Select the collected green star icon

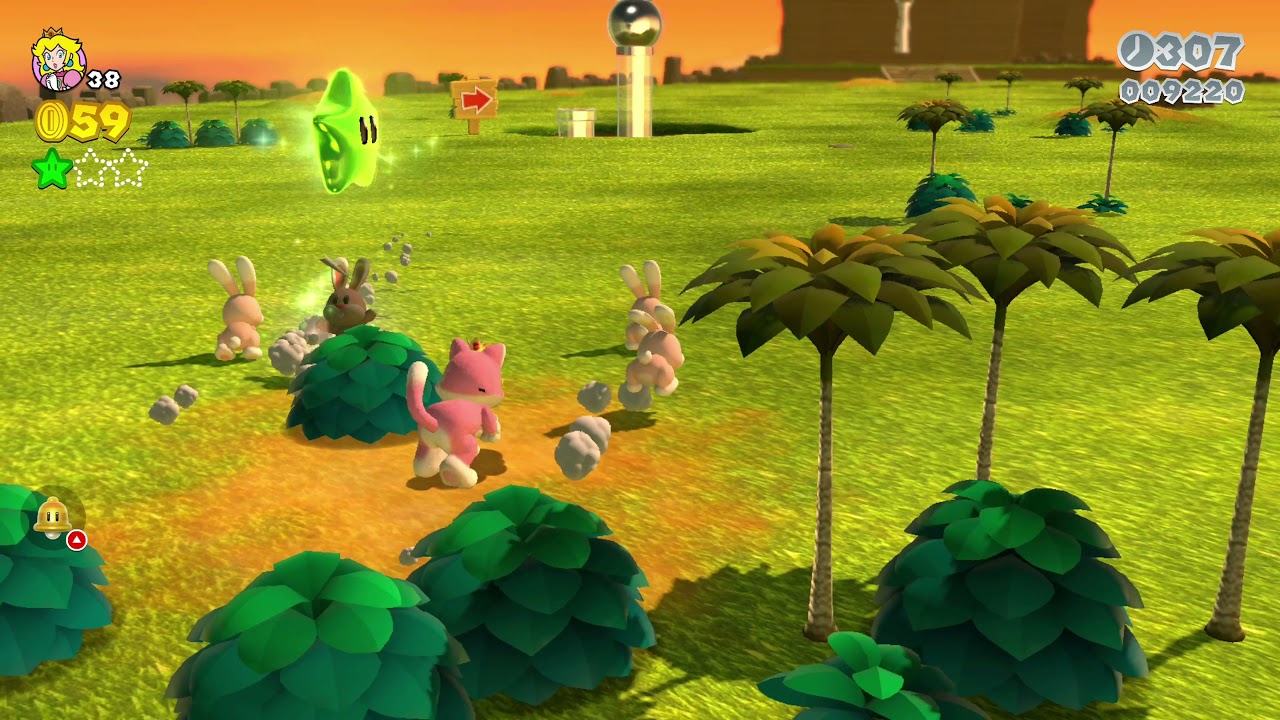(x=51, y=168)
